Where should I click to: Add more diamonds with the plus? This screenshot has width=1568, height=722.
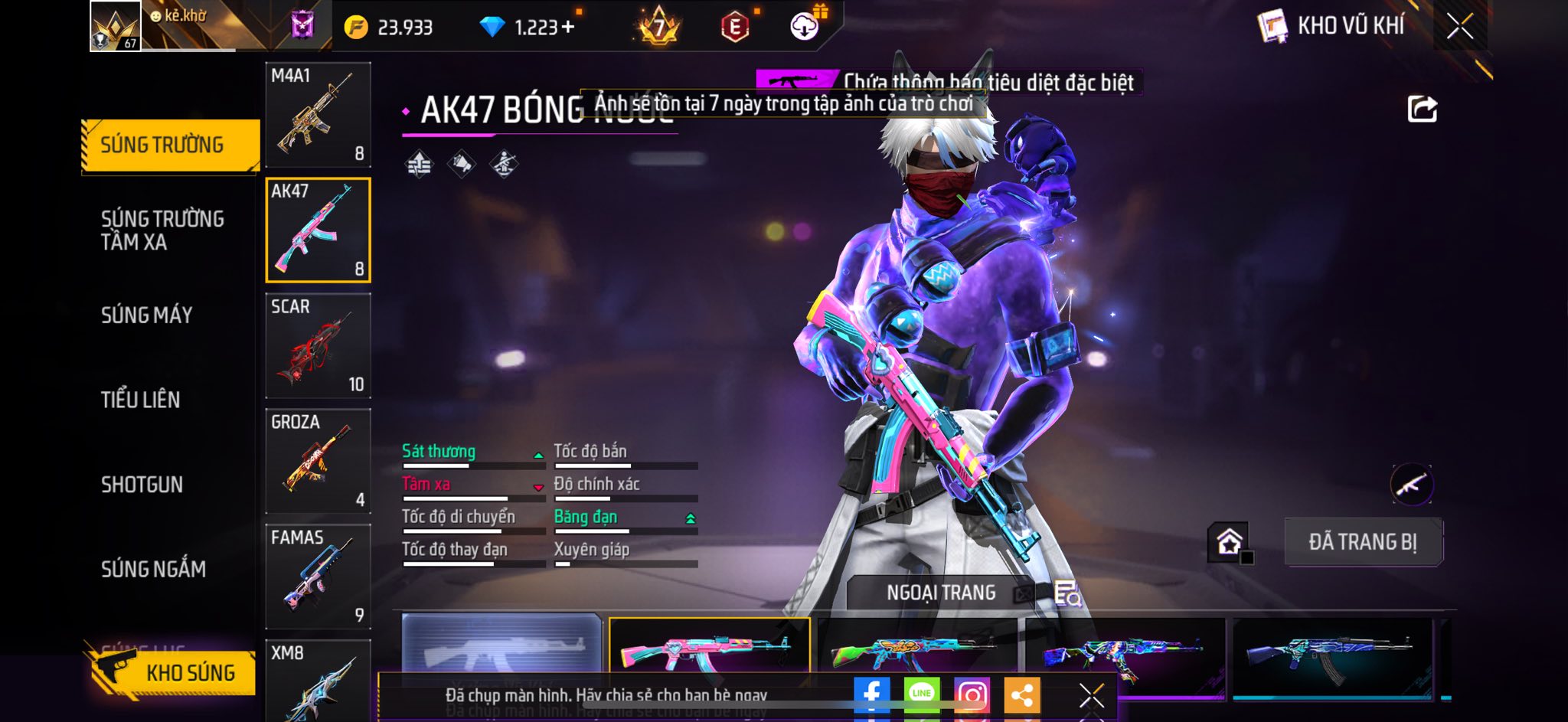coord(567,28)
